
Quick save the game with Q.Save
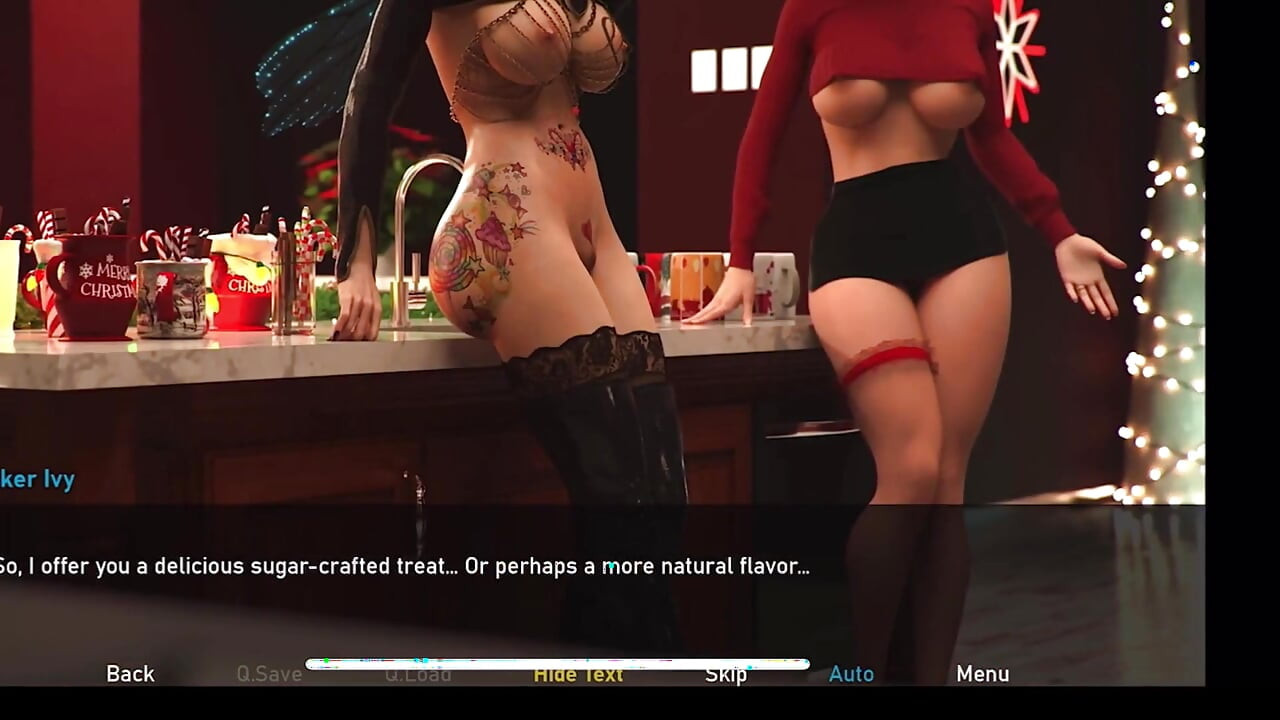[270, 674]
